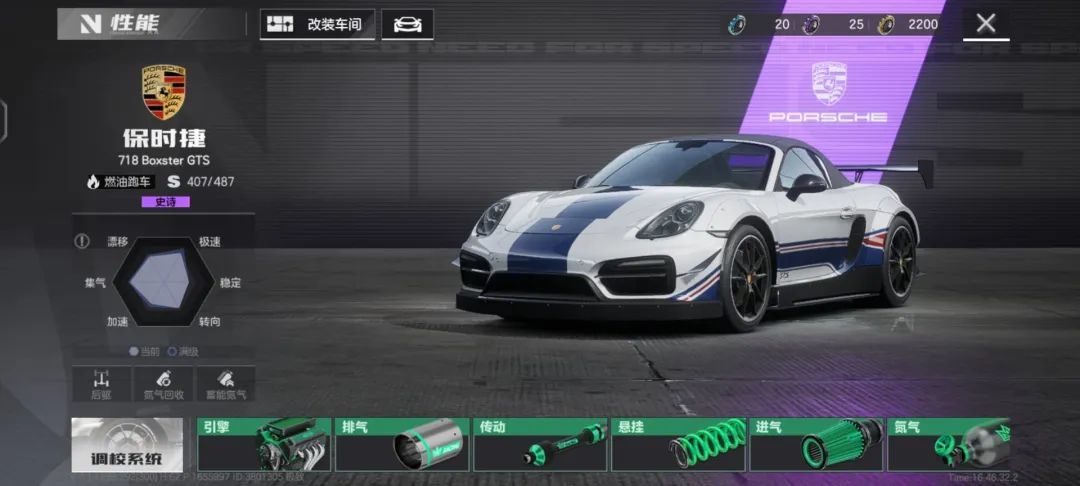Open the 调校系统 tuning system

click(x=127, y=445)
